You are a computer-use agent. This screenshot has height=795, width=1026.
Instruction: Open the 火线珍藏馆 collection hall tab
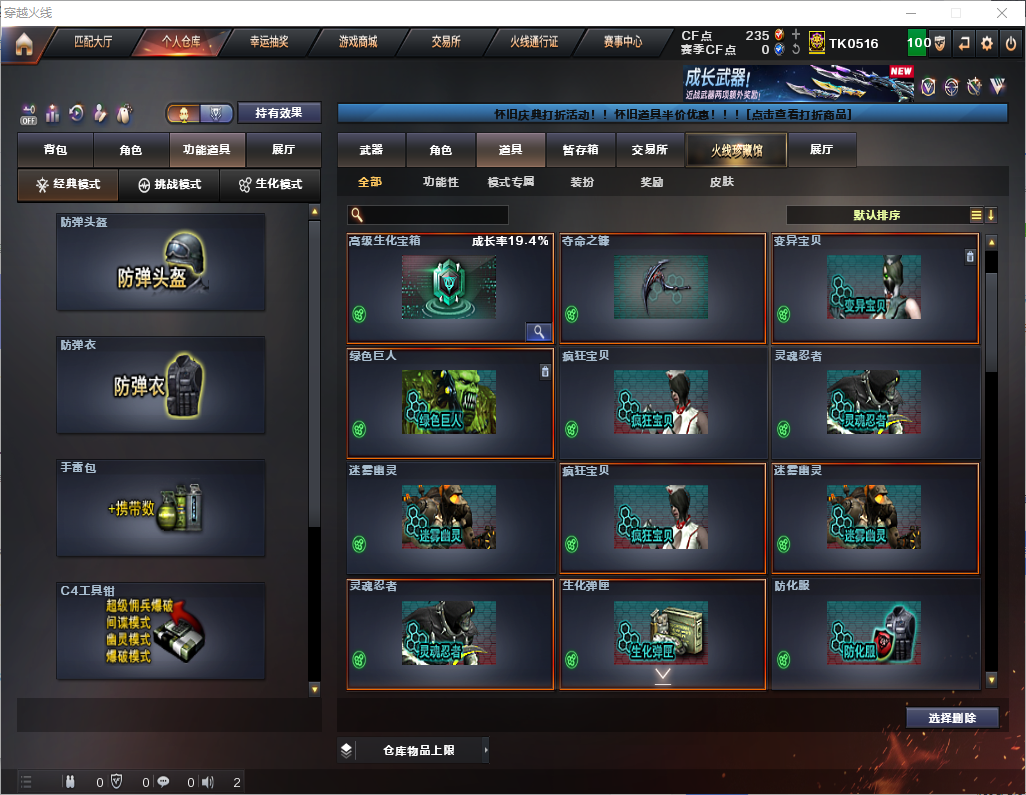point(736,150)
